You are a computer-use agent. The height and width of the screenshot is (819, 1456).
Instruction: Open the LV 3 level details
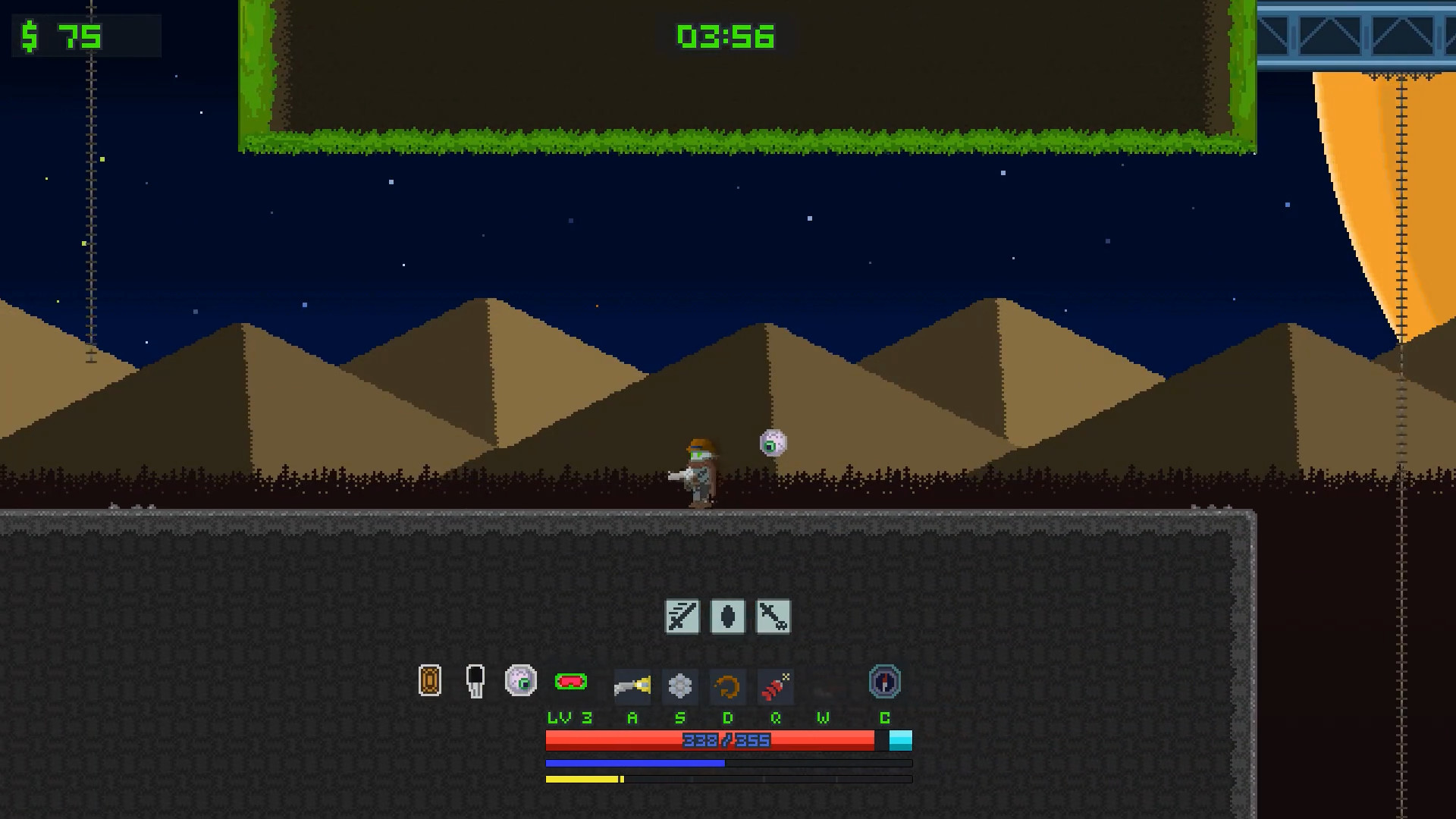[567, 717]
